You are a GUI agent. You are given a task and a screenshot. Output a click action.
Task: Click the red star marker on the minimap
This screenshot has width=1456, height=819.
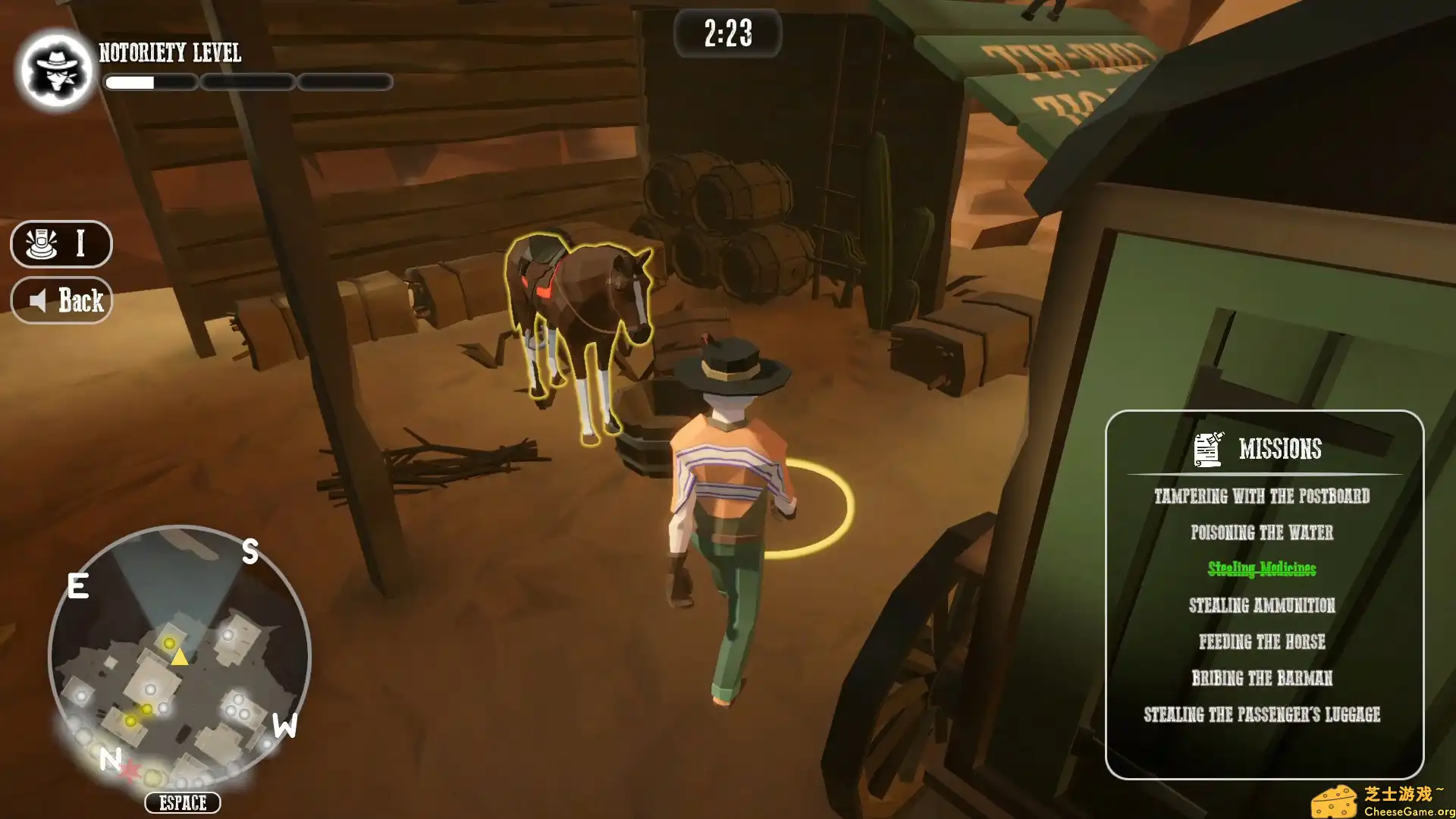129,769
